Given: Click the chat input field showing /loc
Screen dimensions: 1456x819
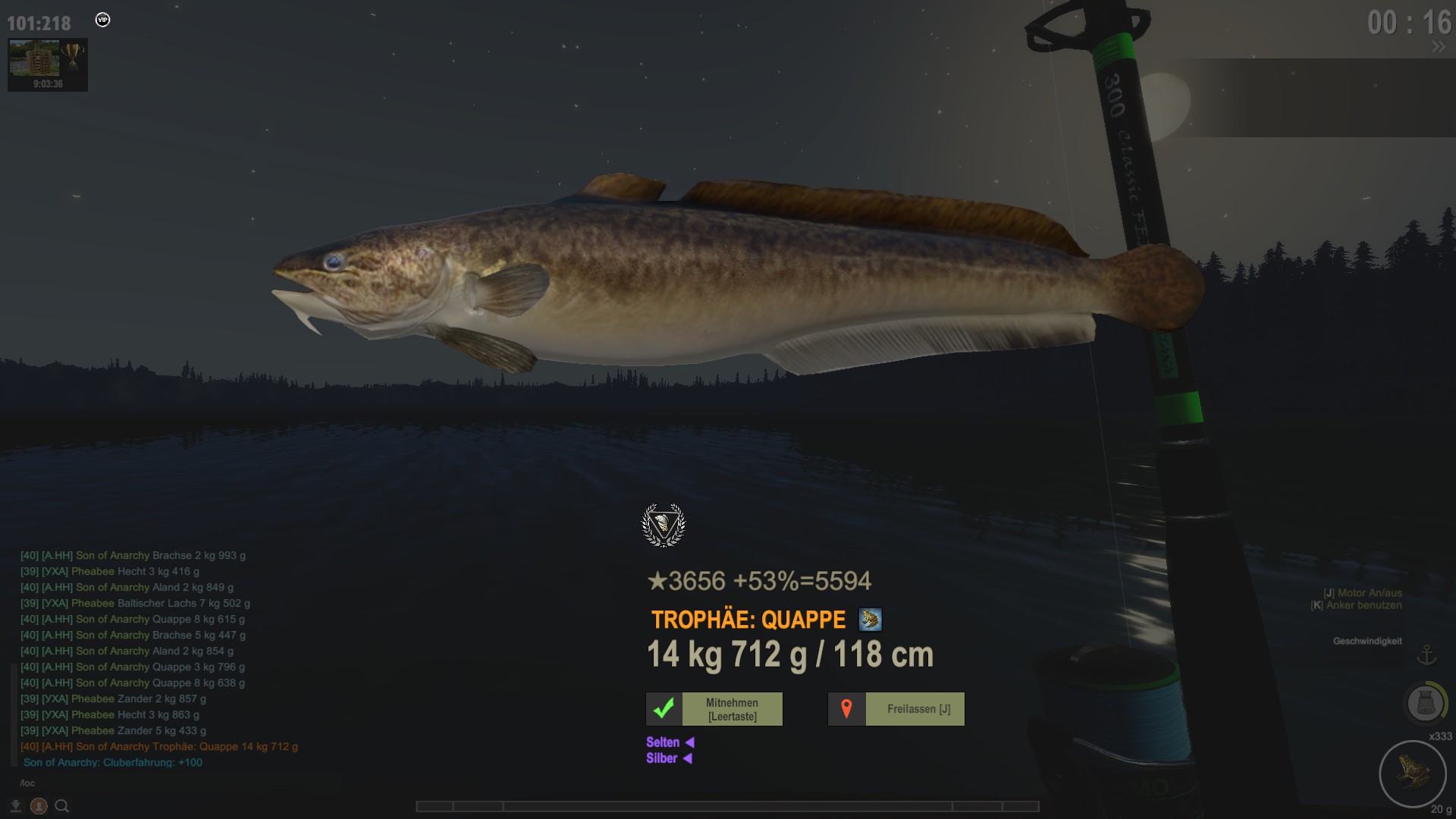Looking at the screenshot, I should point(152,783).
